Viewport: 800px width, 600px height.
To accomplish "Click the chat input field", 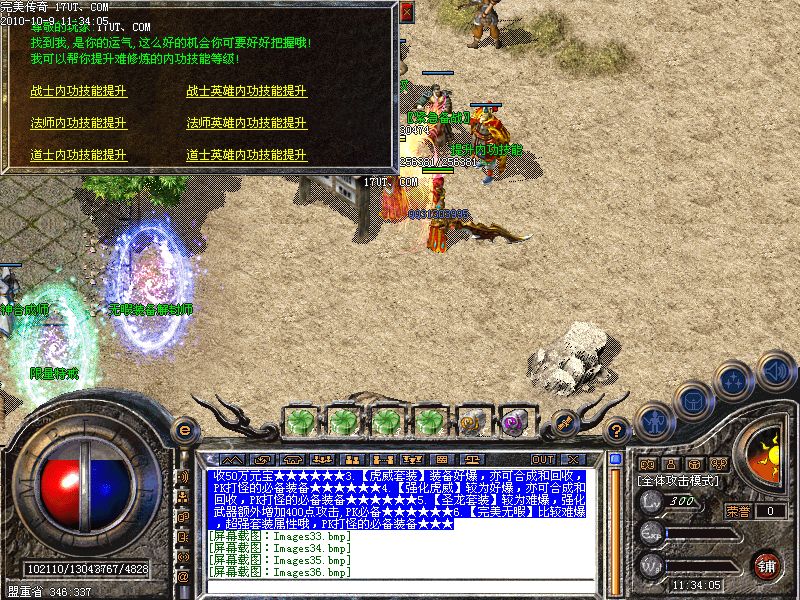I will tap(400, 586).
